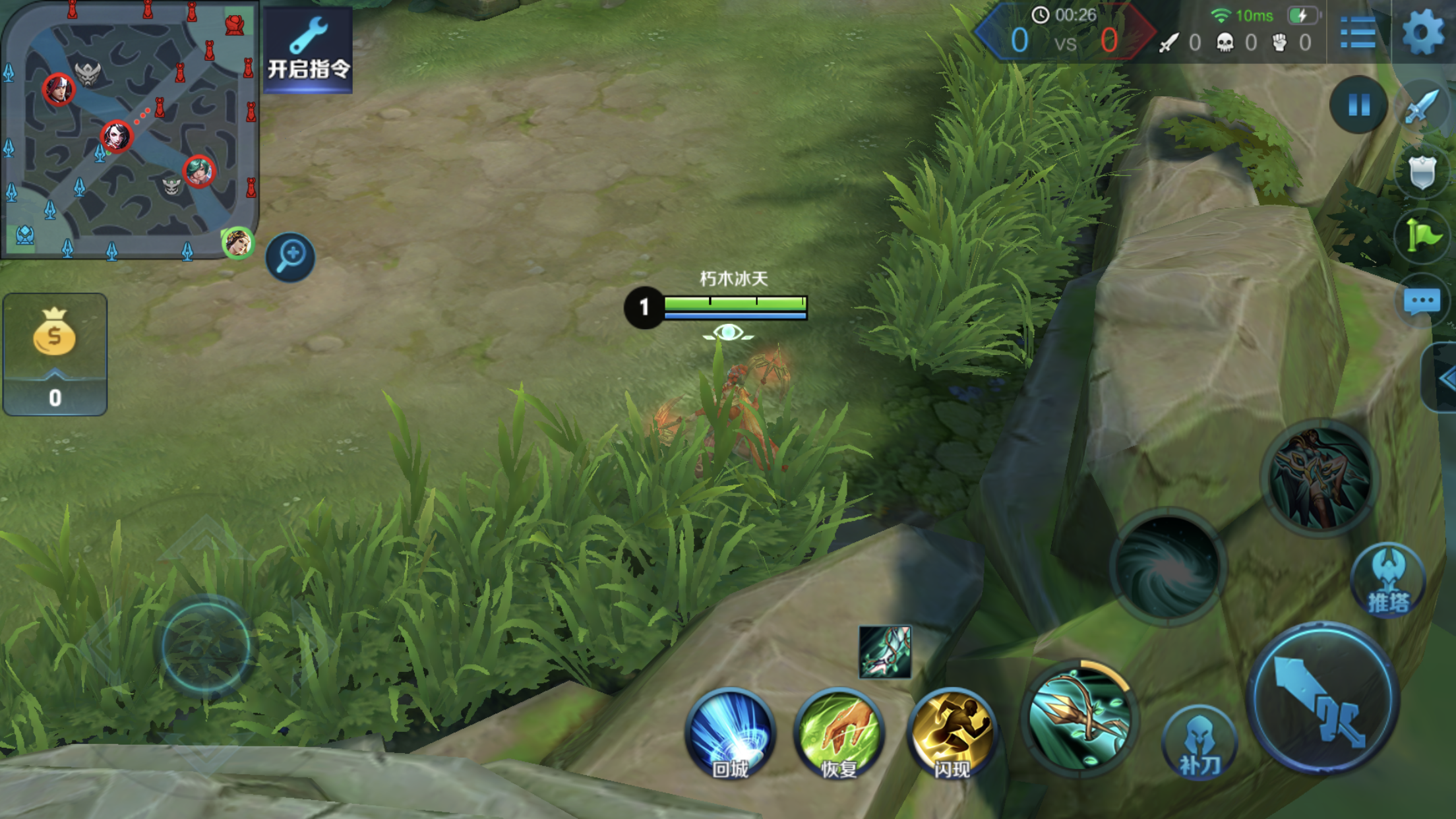Viewport: 1456px width, 819px height.
Task: Open the chat speech bubble
Action: click(1422, 301)
